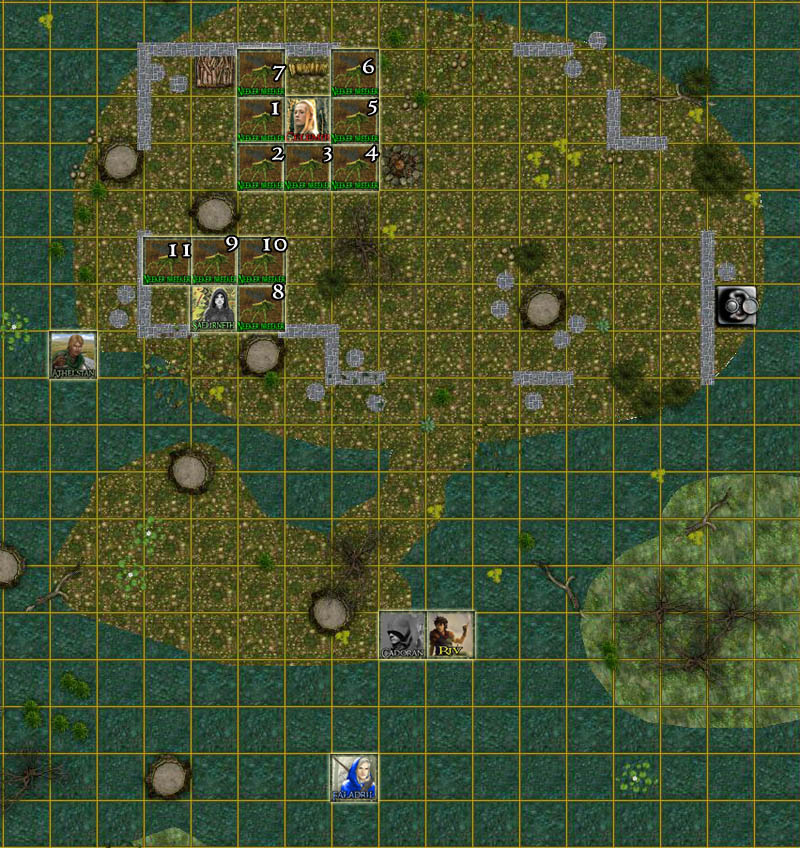
Task: Click Needler token number 7
Action: click(x=260, y=73)
